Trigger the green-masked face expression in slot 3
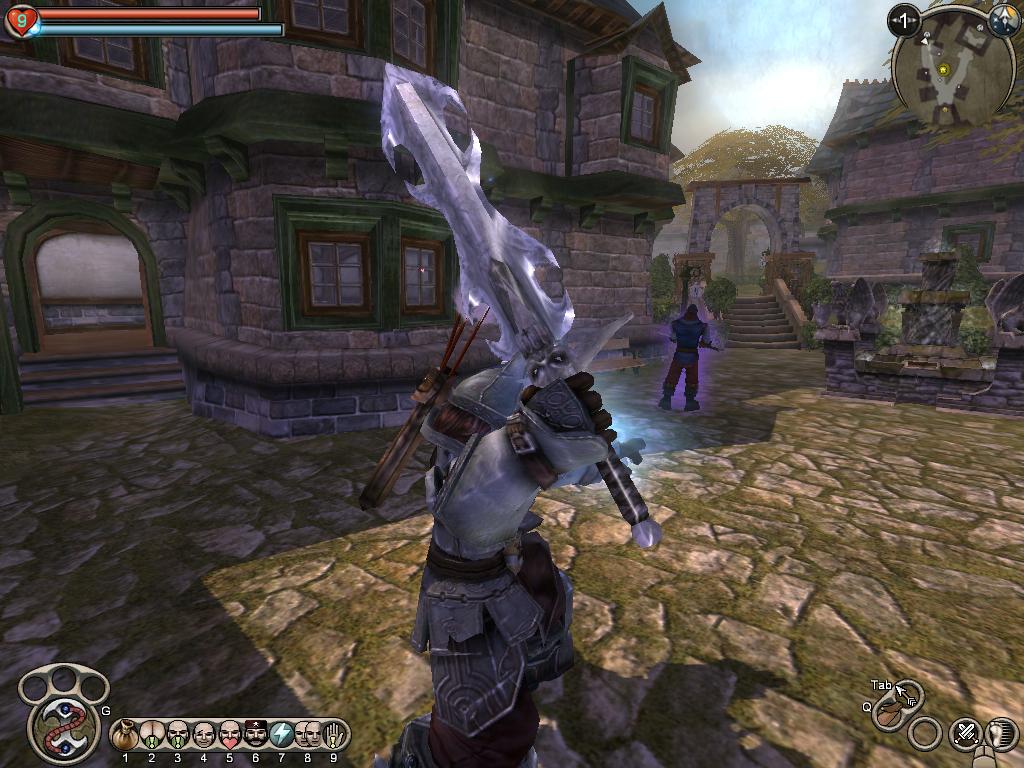1024x768 pixels. pos(177,735)
